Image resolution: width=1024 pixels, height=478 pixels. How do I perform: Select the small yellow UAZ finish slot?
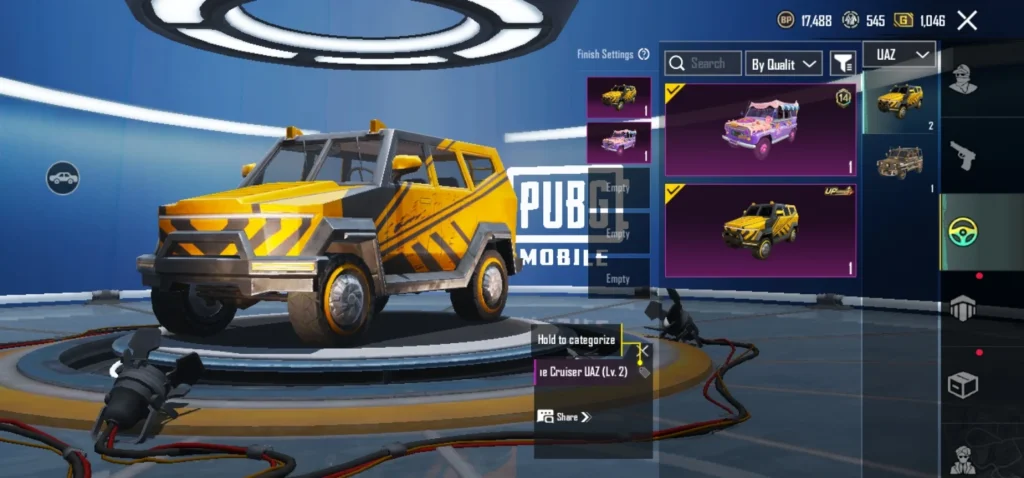(x=618, y=98)
